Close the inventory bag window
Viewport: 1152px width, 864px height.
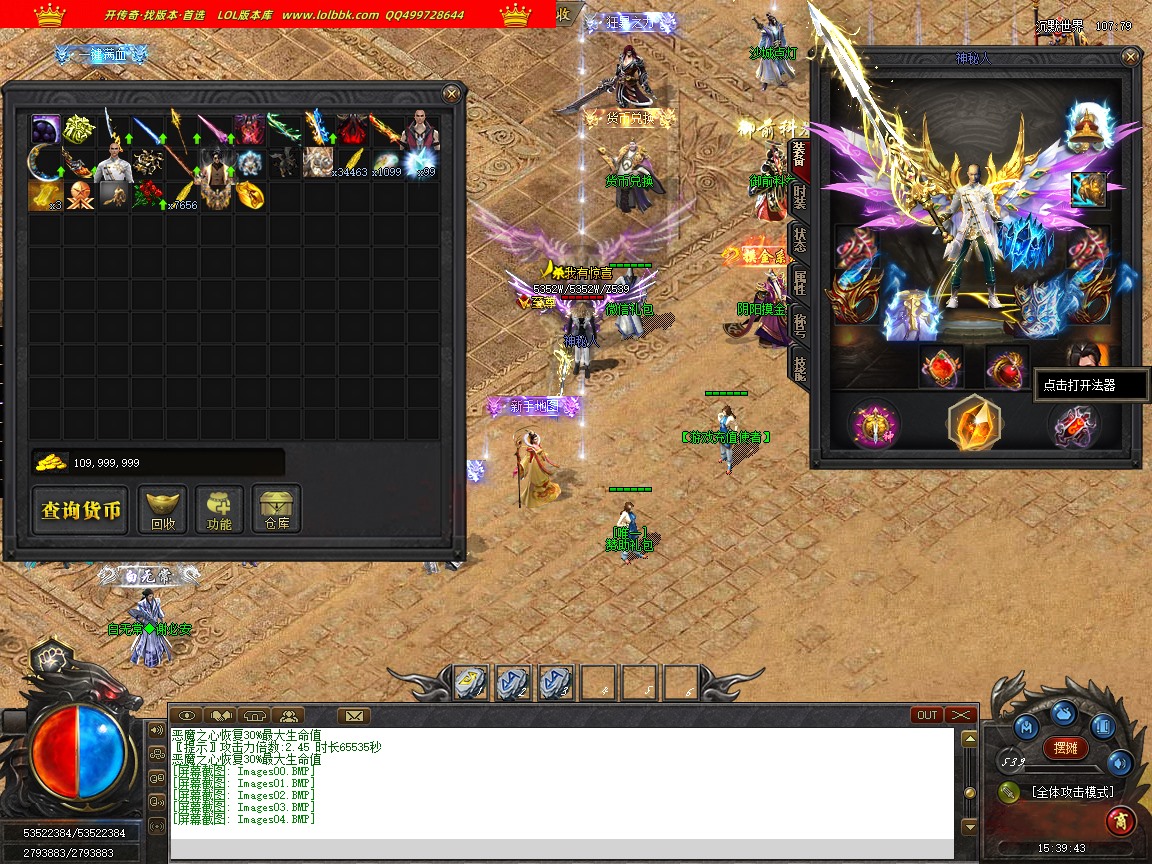pyautogui.click(x=452, y=94)
